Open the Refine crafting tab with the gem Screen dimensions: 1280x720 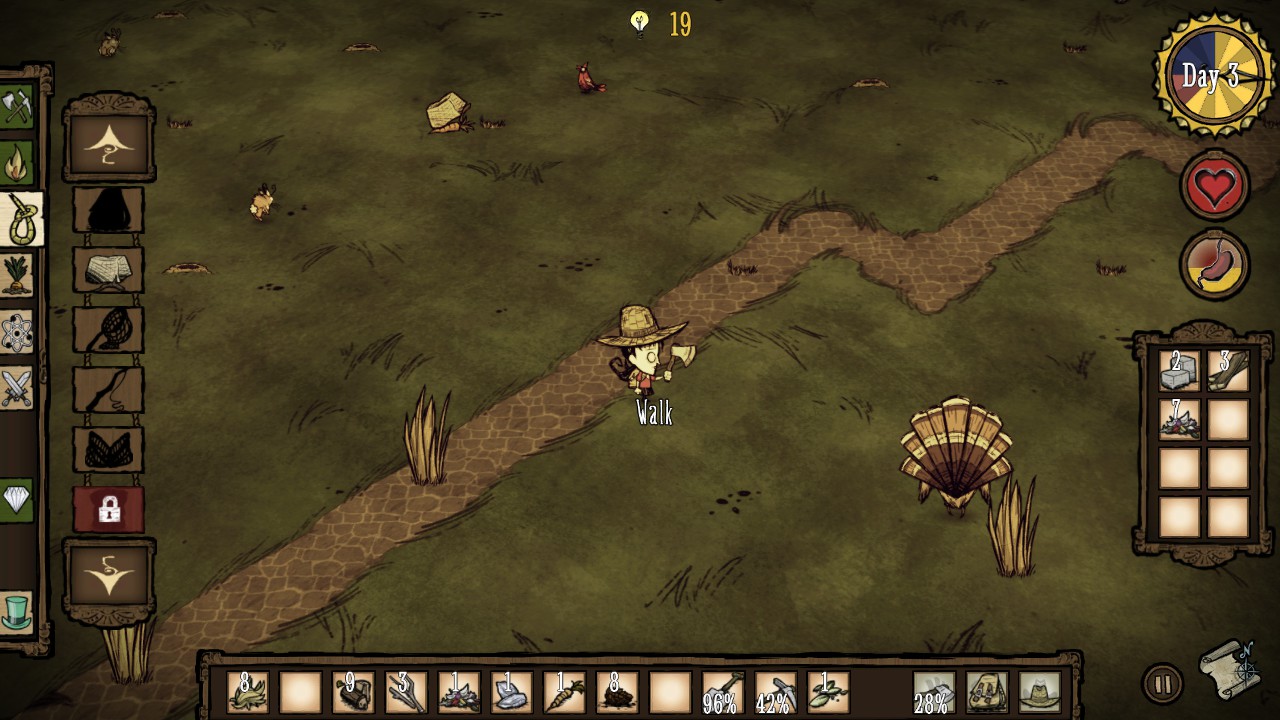coord(17,498)
